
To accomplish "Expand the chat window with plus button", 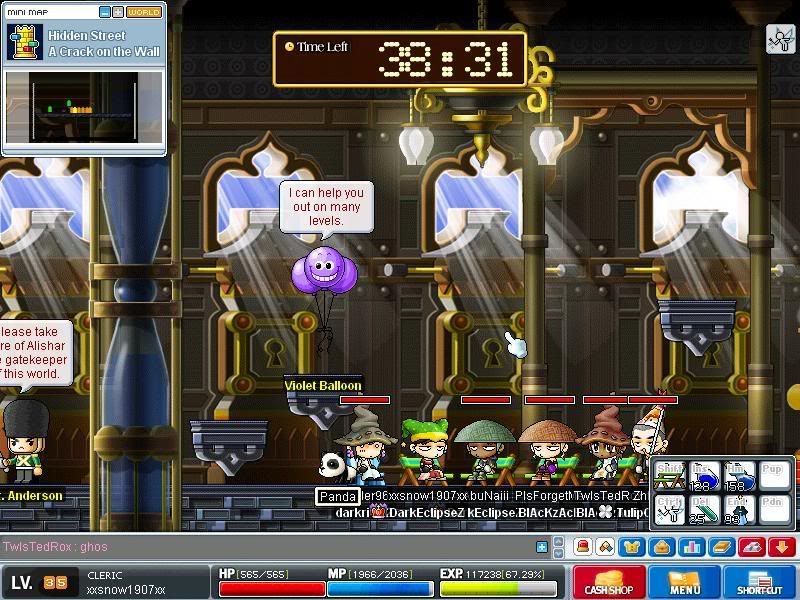I will [542, 547].
